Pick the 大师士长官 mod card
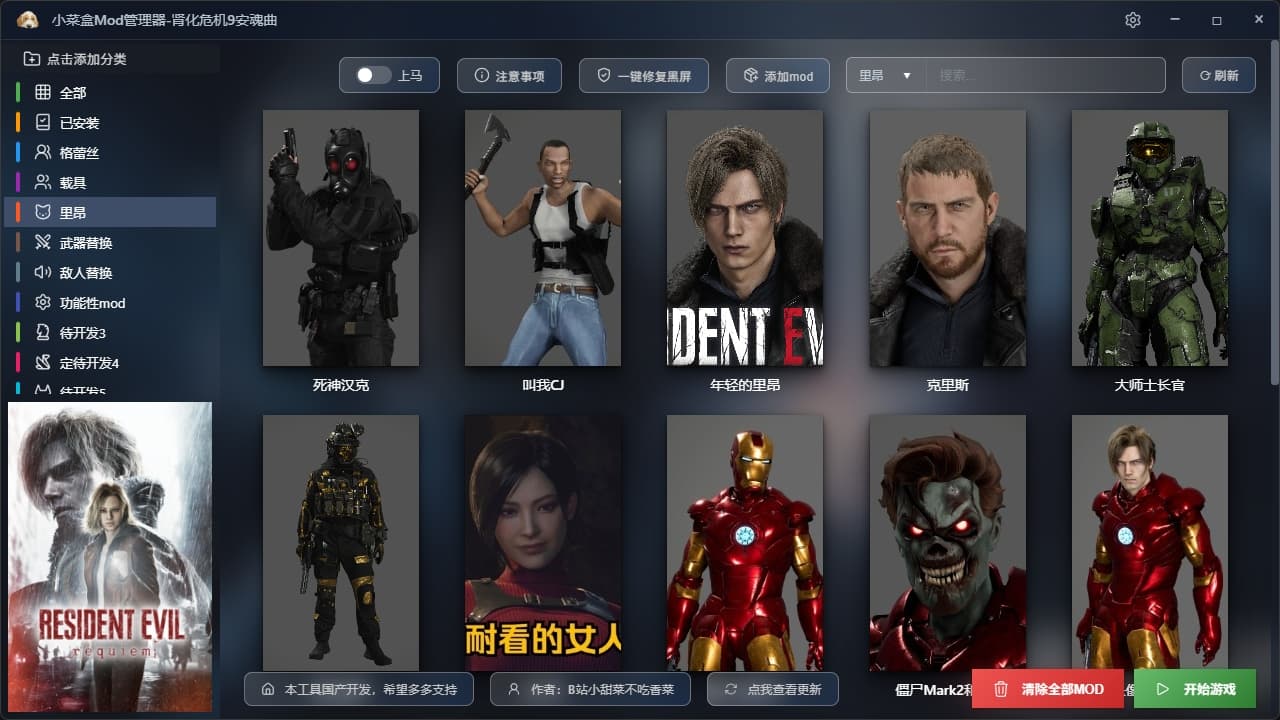Screen dimensions: 1280x720 click(x=1149, y=238)
